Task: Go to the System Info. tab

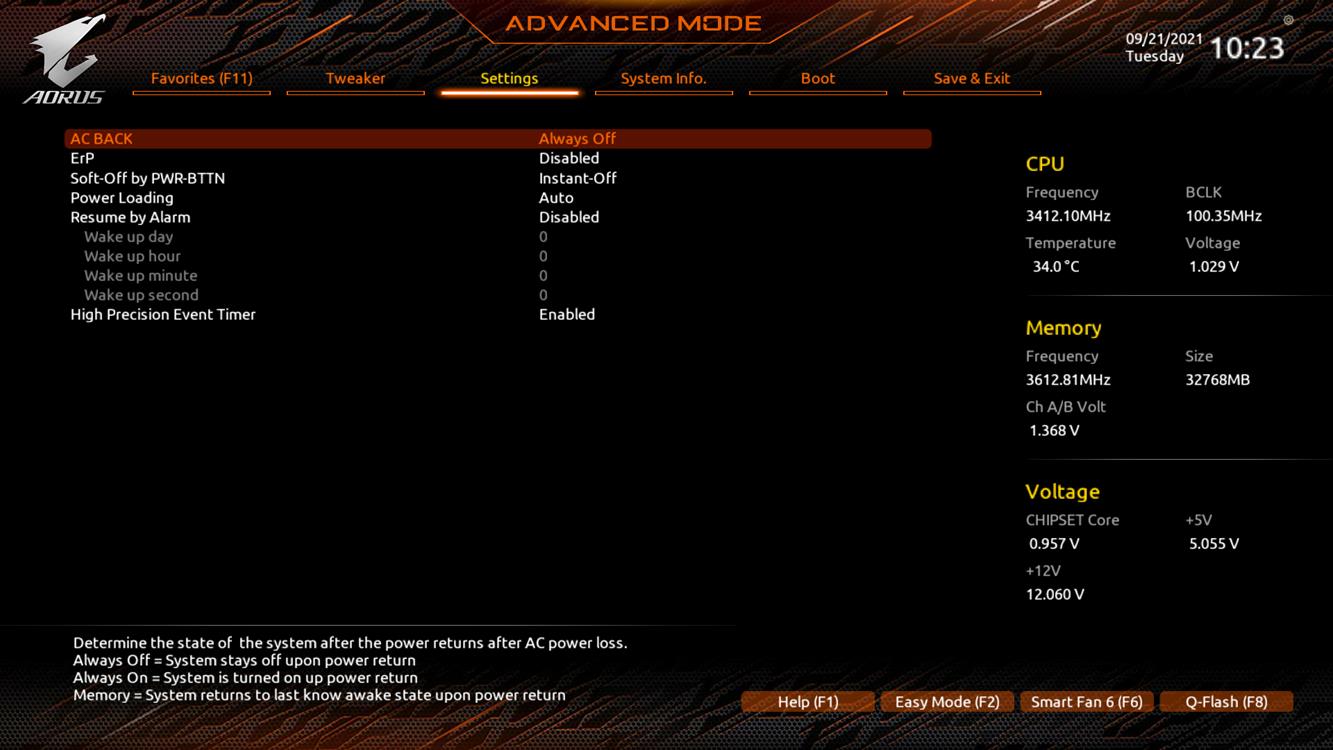Action: click(x=663, y=78)
